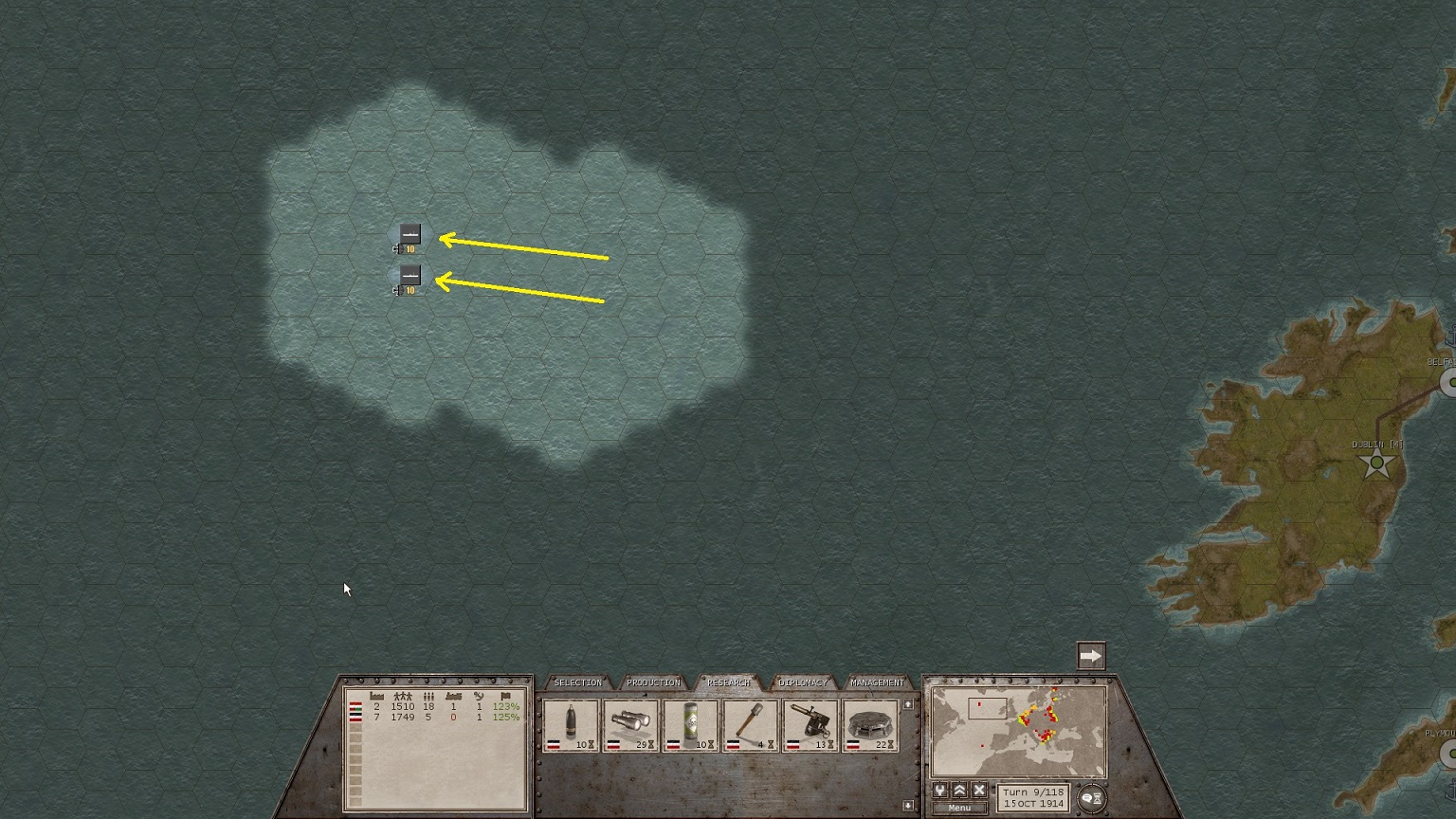Select the artillery shell research item
This screenshot has width=1456, height=819.
point(571,726)
